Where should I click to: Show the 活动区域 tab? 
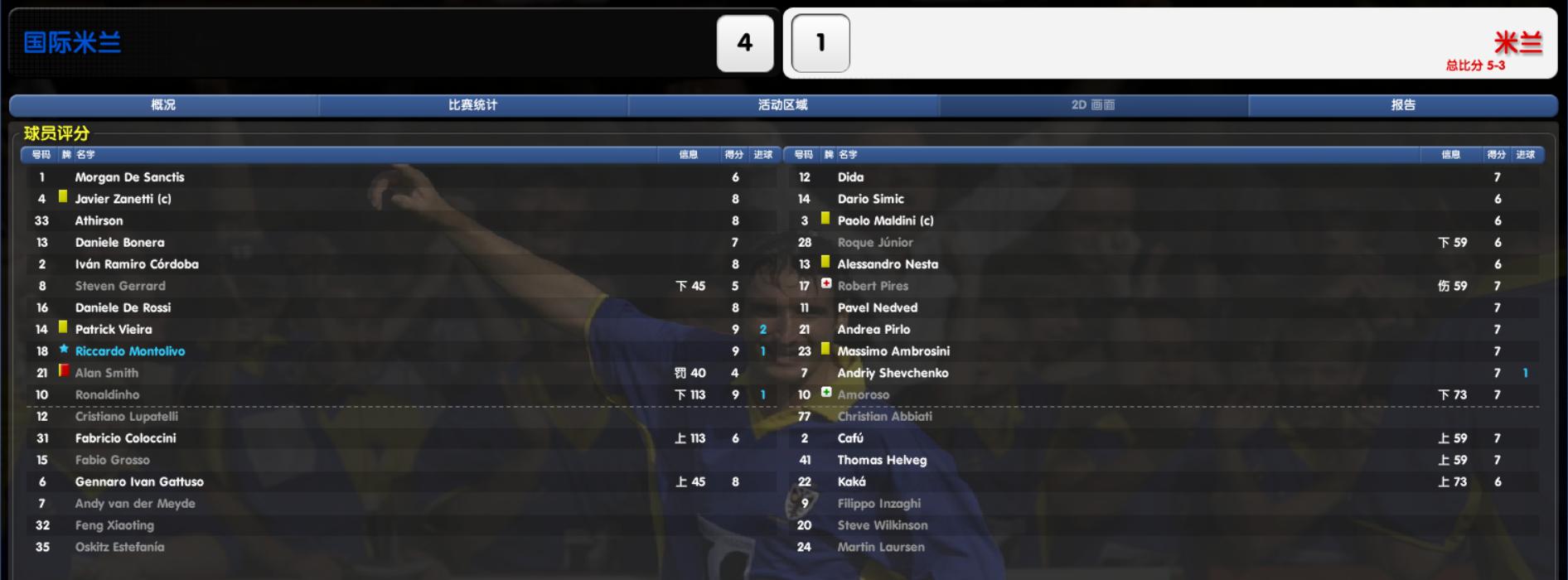(782, 105)
